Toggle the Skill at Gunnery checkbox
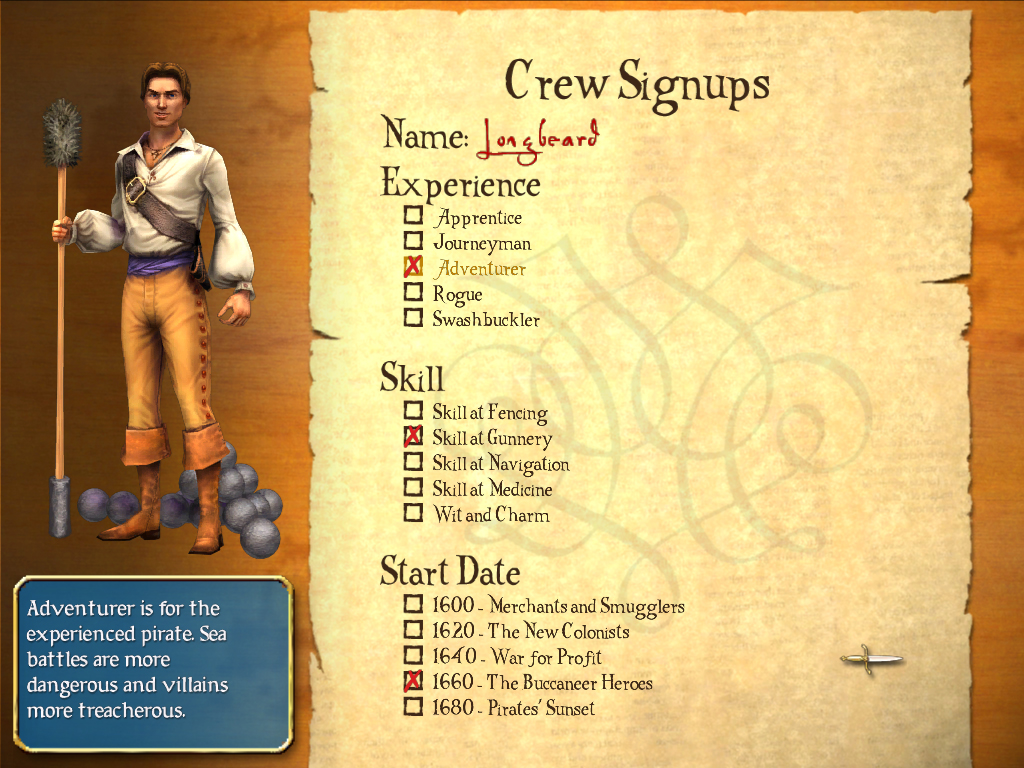Viewport: 1024px width, 768px height. click(x=413, y=437)
